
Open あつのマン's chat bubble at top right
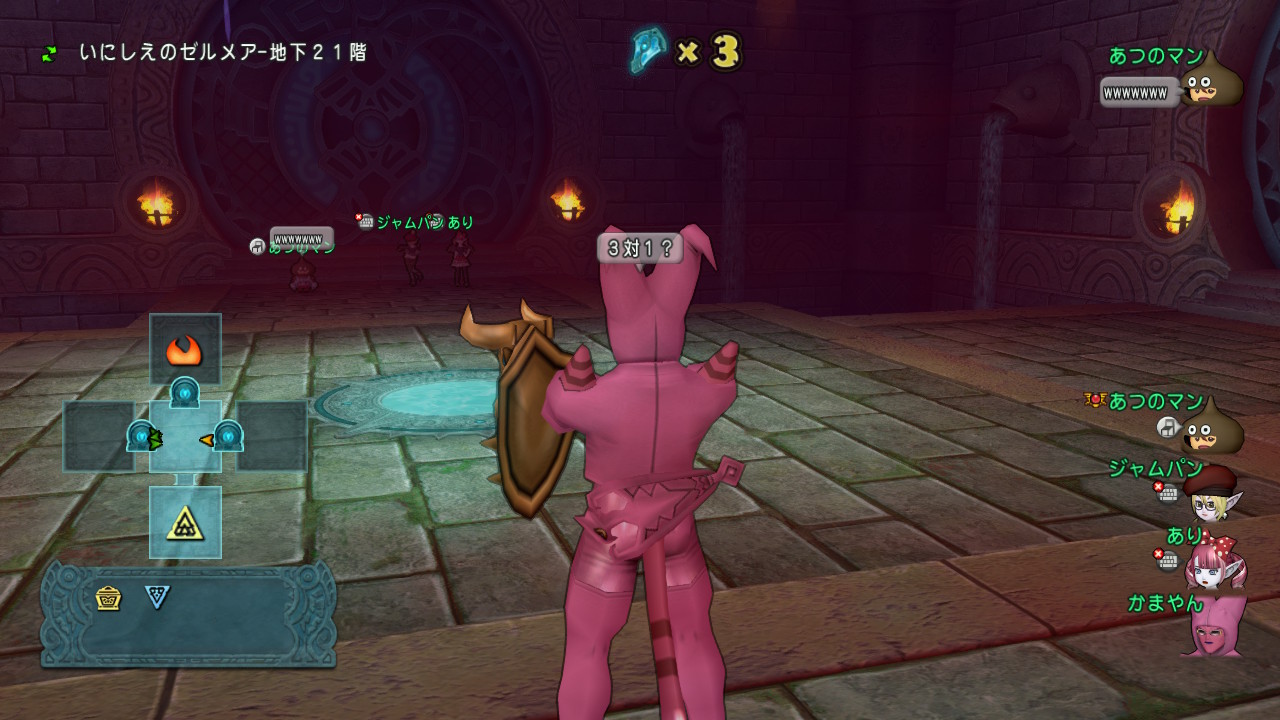point(1134,93)
